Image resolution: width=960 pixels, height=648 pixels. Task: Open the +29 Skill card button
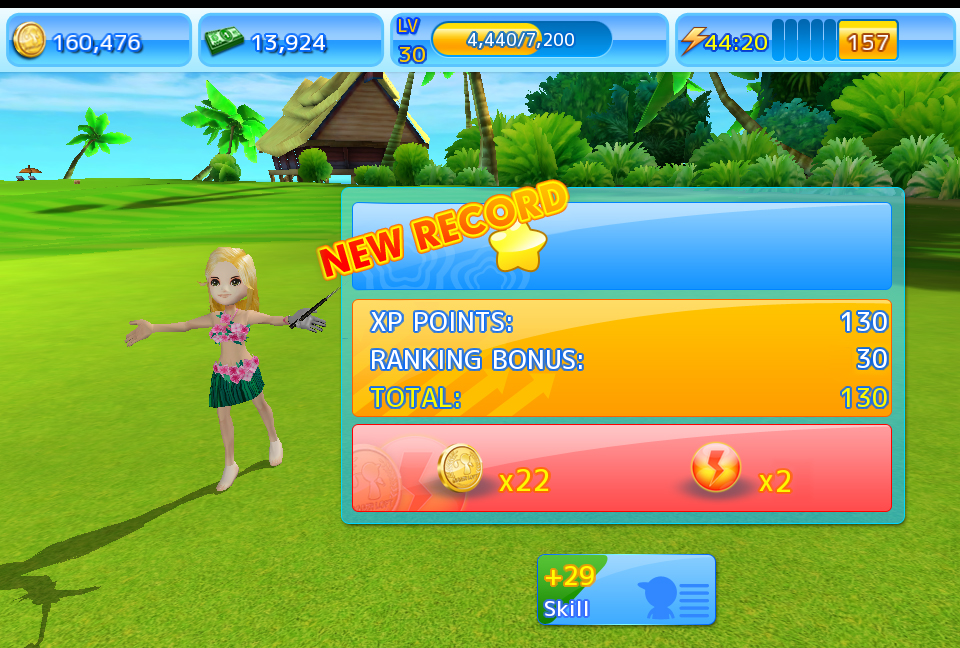point(626,590)
